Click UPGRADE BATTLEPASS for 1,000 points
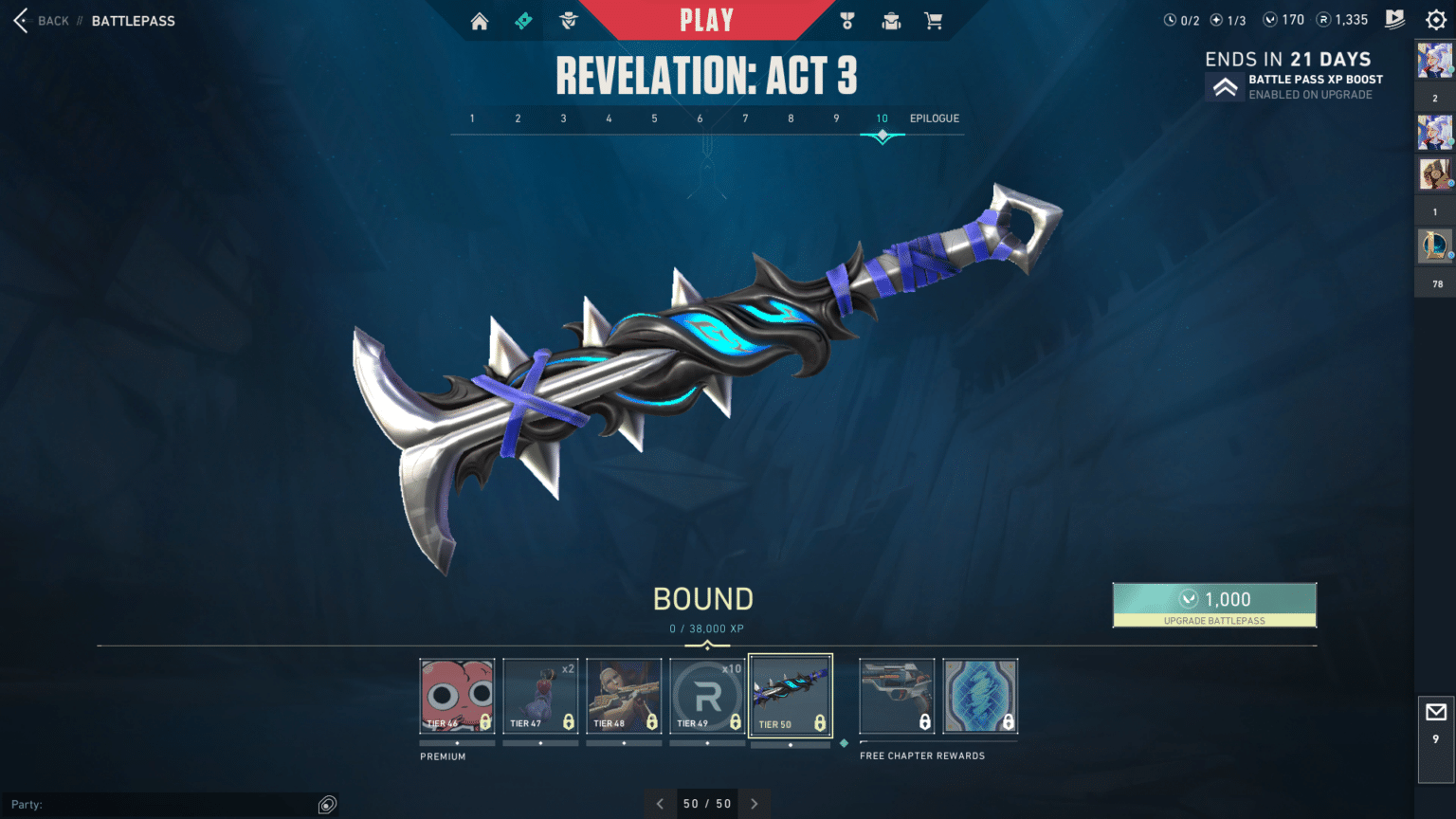The width and height of the screenshot is (1456, 819). (1214, 605)
